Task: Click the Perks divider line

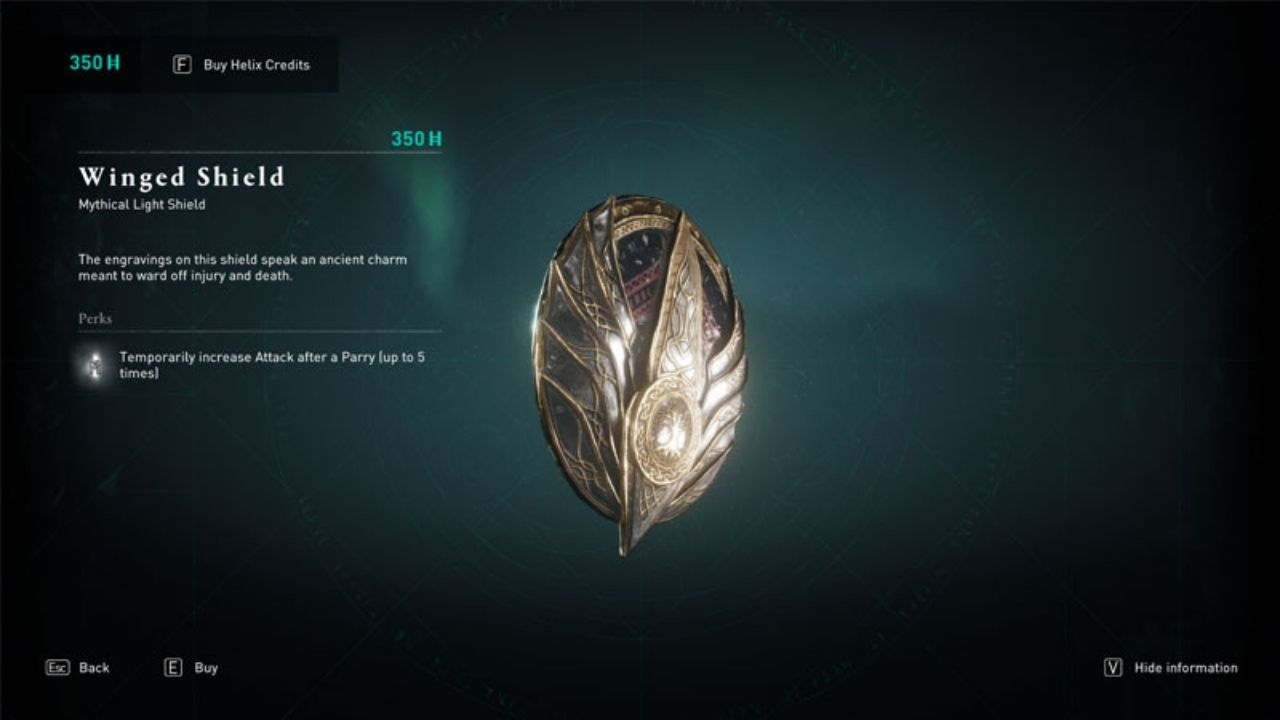Action: point(256,333)
